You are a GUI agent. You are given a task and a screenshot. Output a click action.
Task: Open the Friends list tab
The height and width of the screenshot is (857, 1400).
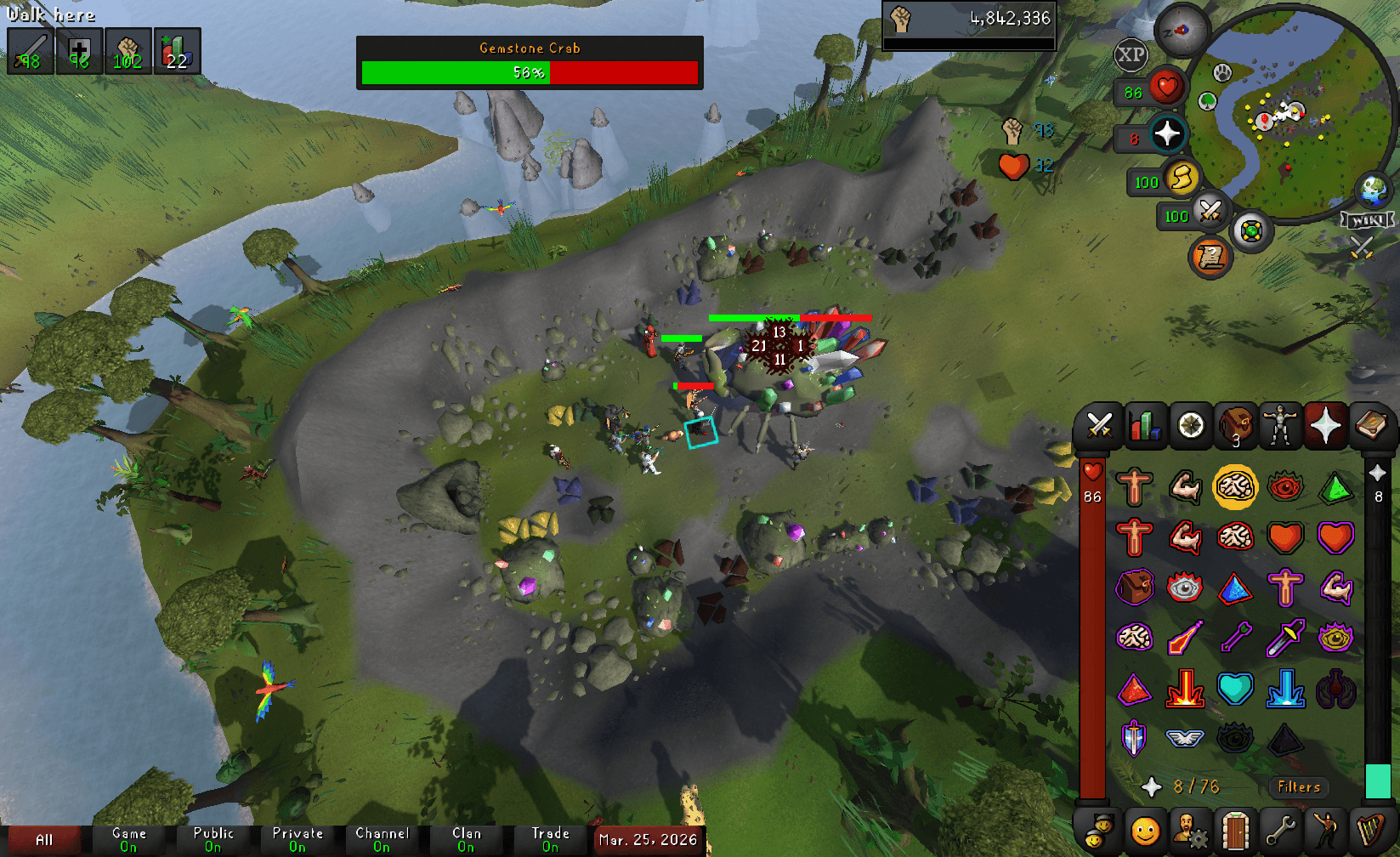[1144, 831]
